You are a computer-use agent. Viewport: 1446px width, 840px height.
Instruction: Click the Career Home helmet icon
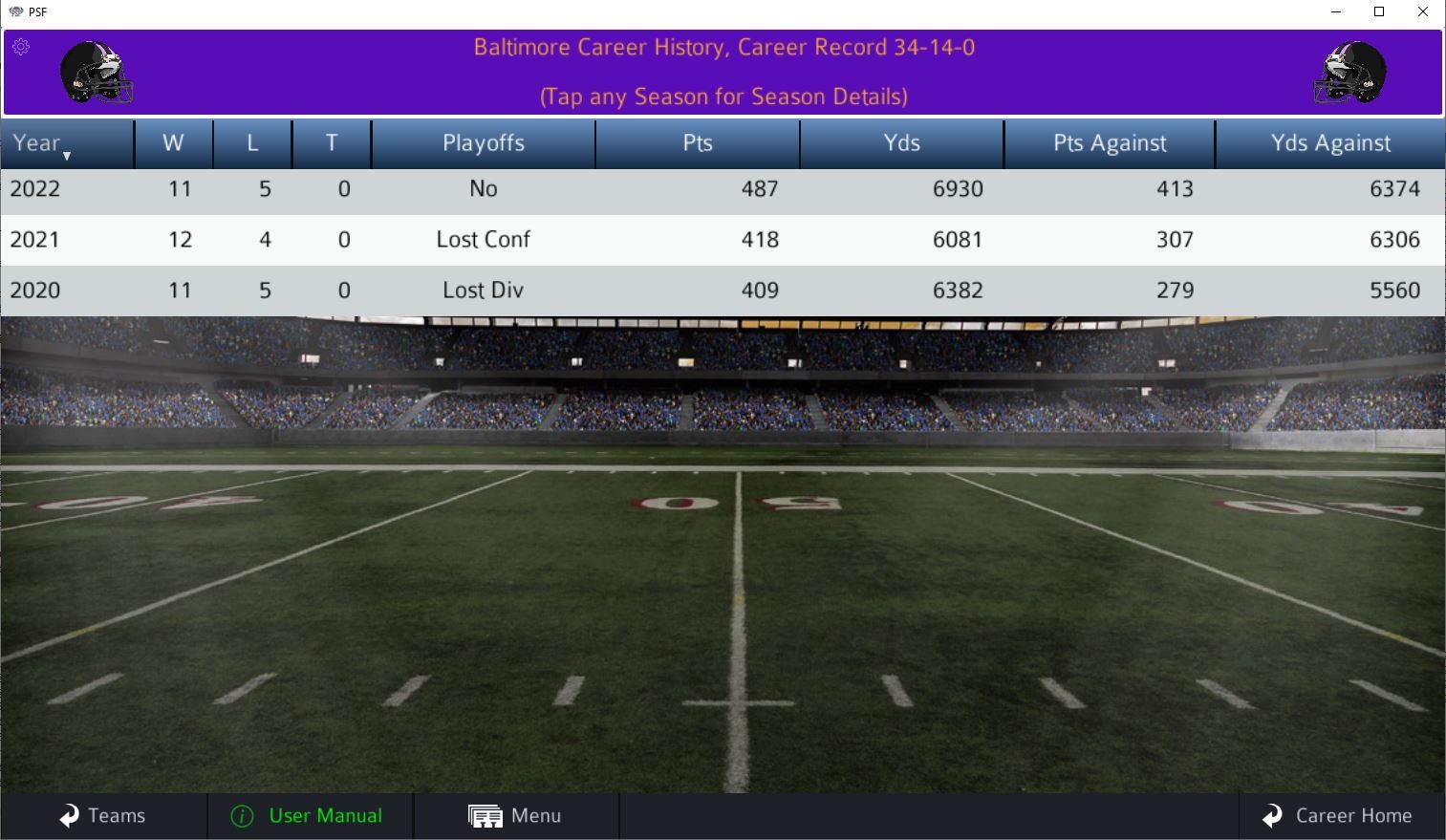pyautogui.click(x=1272, y=815)
